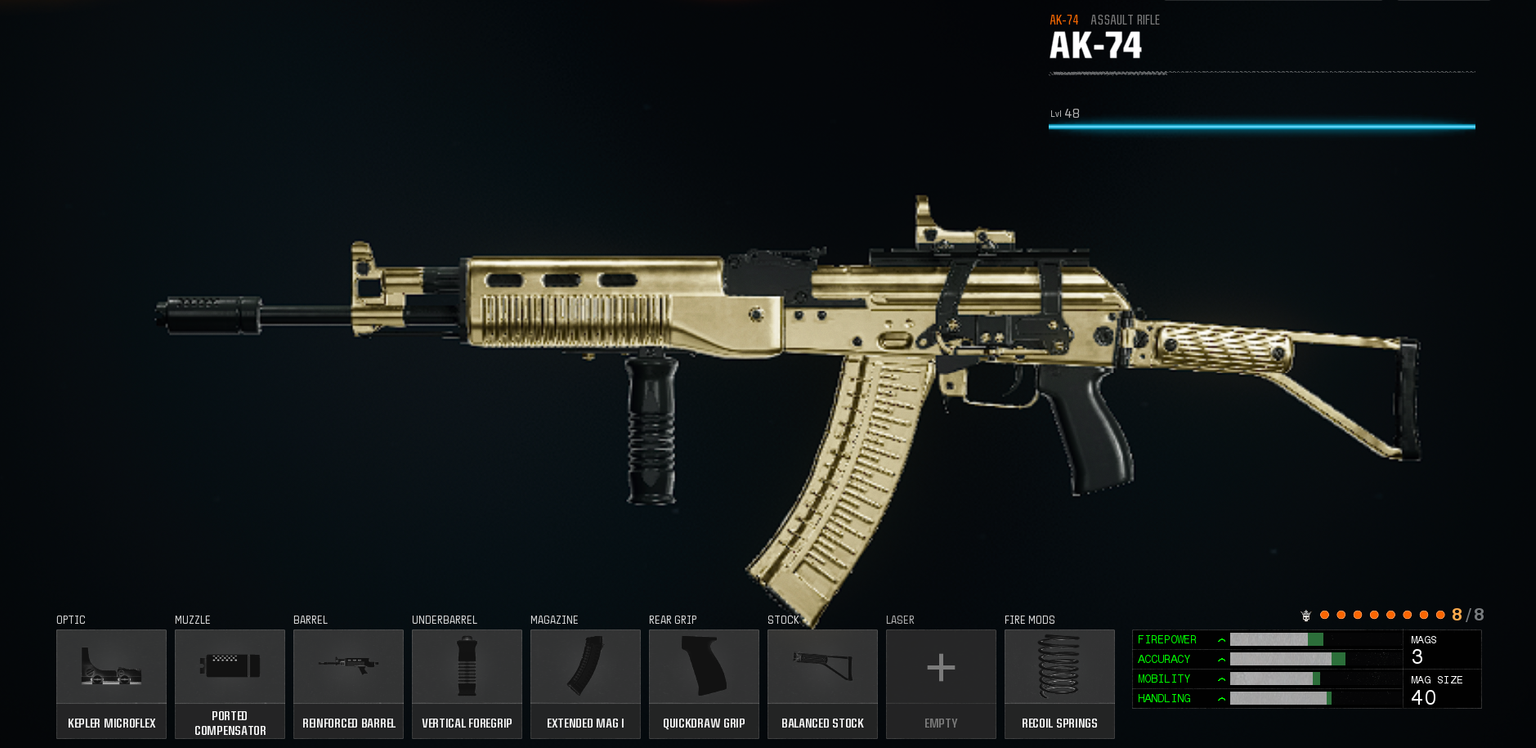Viewport: 1536px width, 748px height.
Task: Click the AK-74 weapon name heading
Action: (1094, 45)
